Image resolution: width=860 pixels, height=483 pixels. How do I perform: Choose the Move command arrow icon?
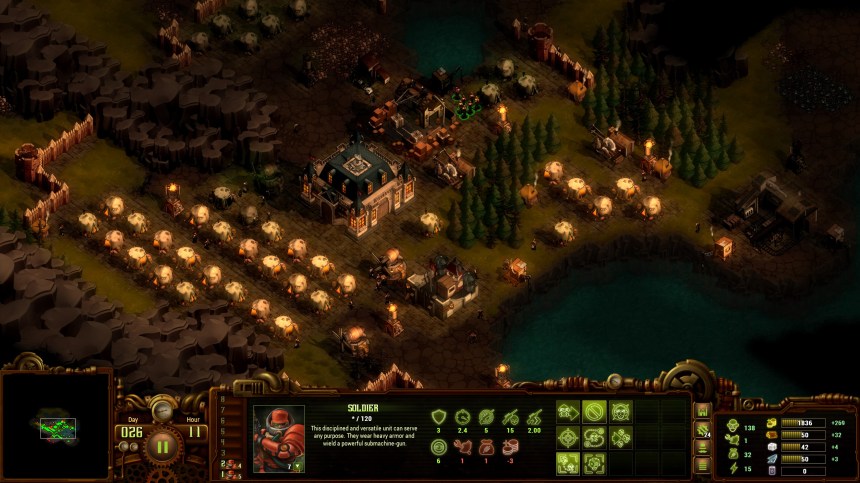(569, 411)
